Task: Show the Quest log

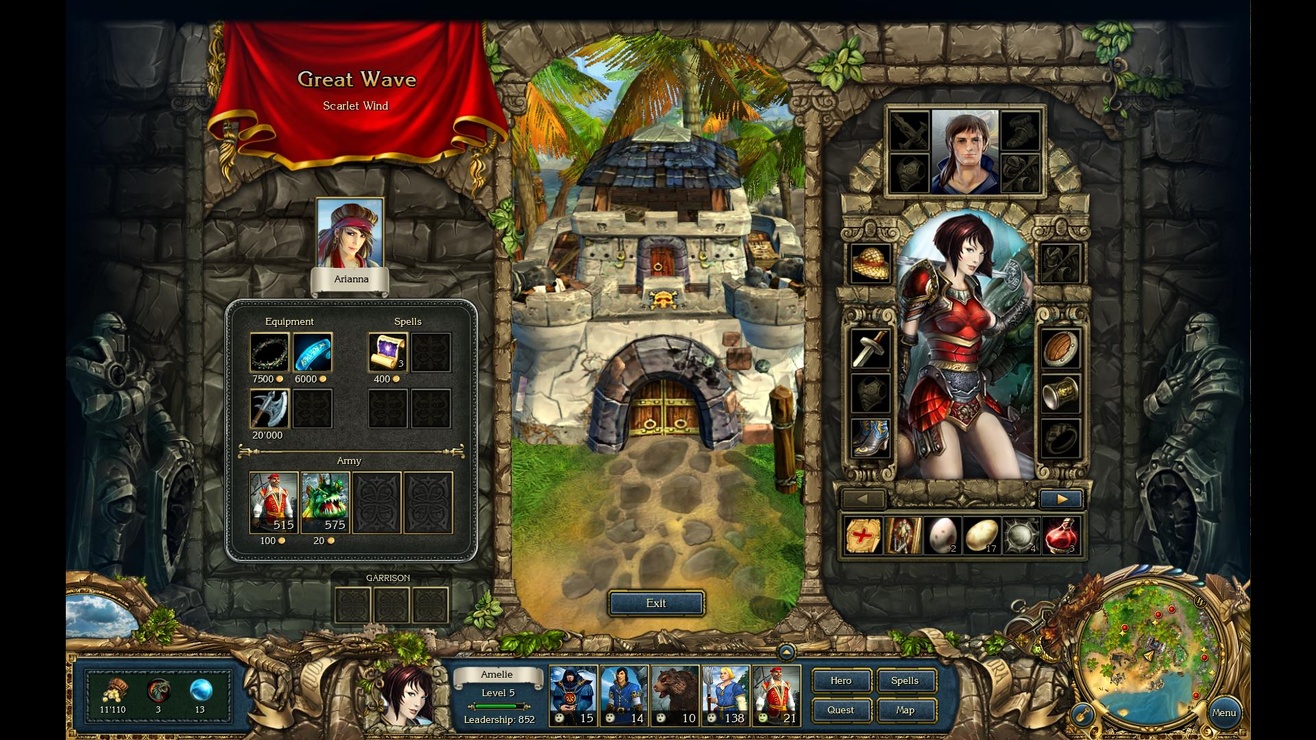Action: [841, 710]
